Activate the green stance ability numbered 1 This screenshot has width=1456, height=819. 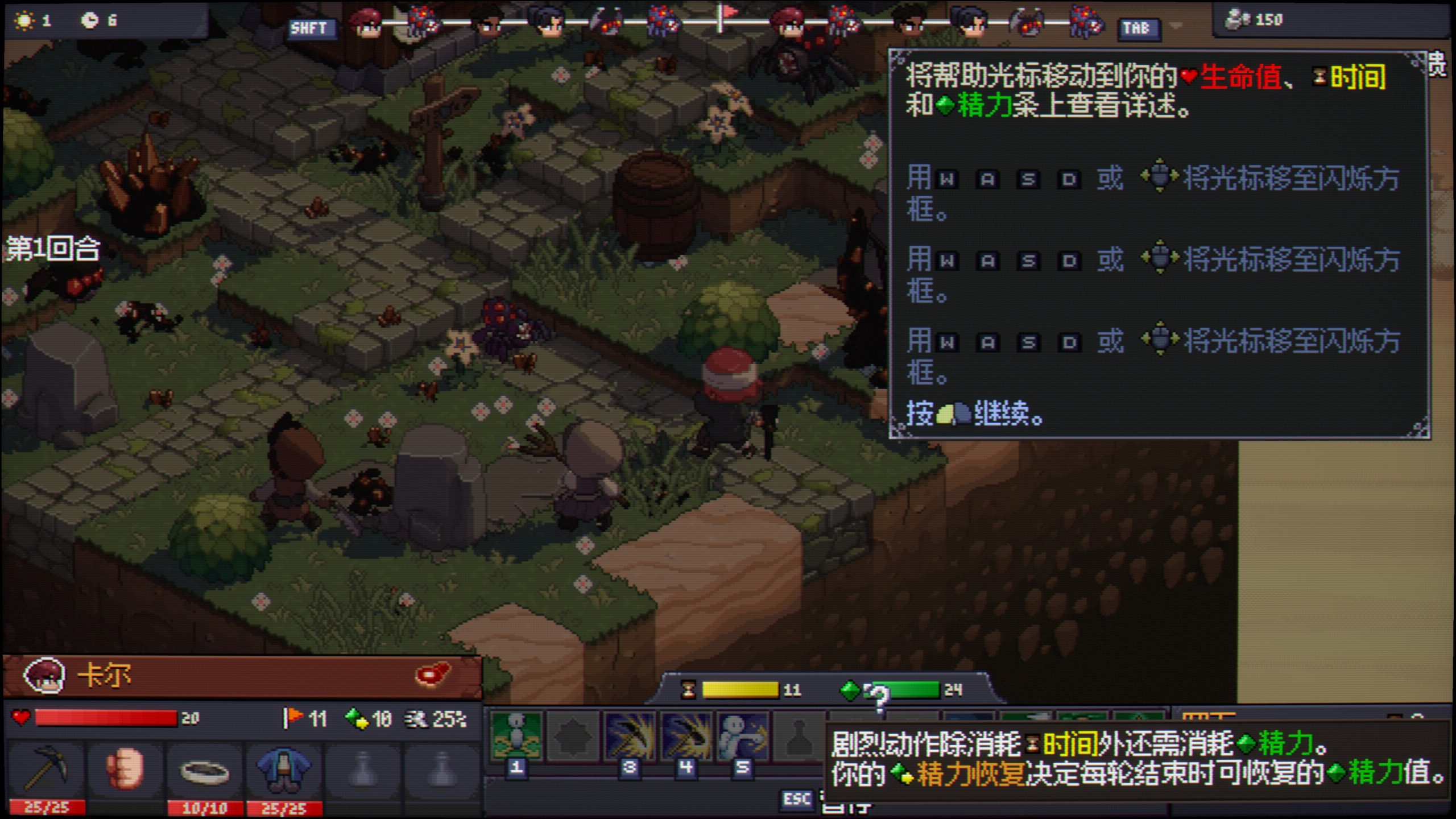point(516,738)
